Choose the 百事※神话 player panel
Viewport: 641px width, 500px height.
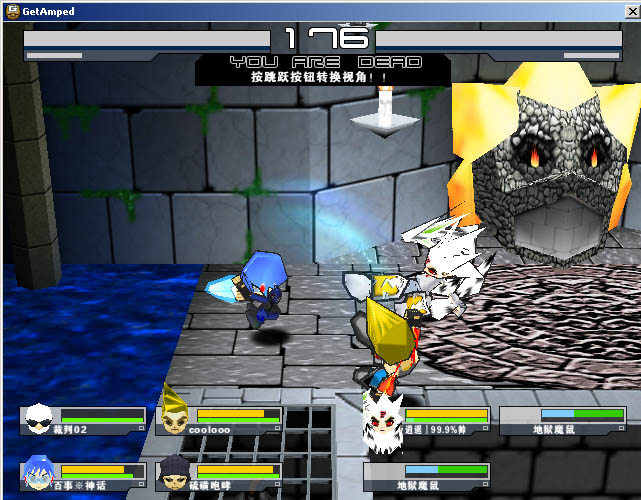(x=83, y=472)
